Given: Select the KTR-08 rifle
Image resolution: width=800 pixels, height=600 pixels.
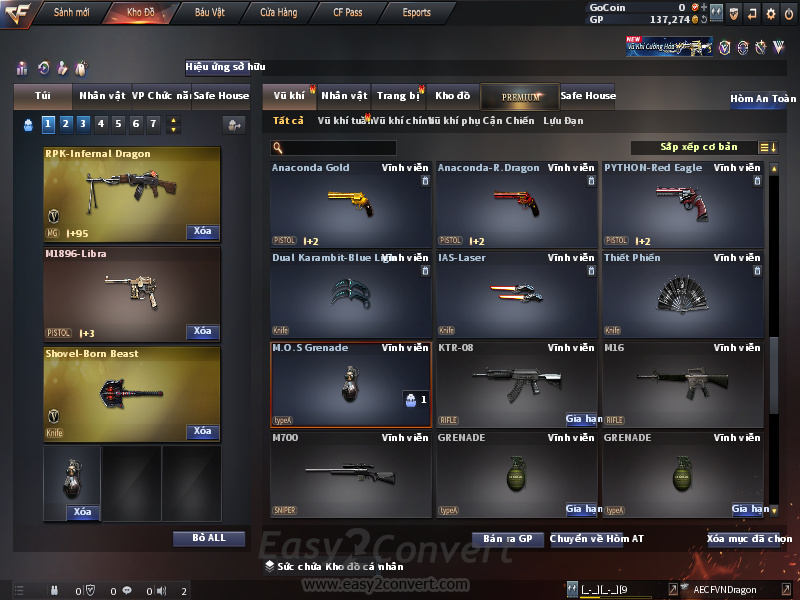Looking at the screenshot, I should [x=516, y=385].
